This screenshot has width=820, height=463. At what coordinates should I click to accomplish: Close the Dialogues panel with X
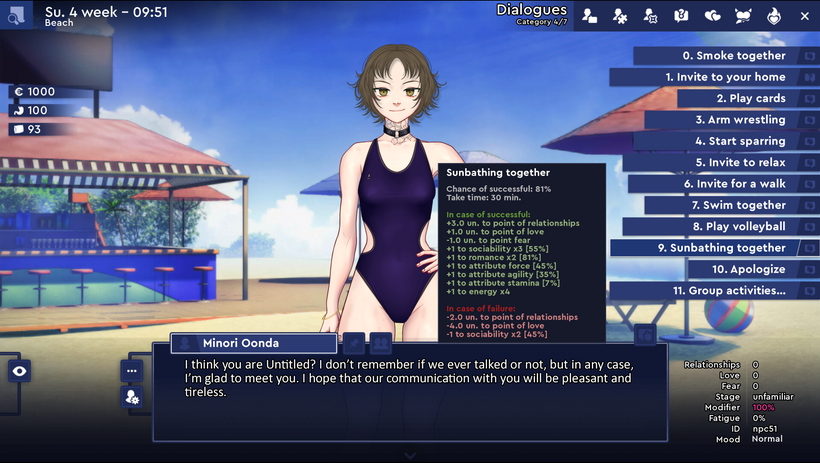coord(805,16)
